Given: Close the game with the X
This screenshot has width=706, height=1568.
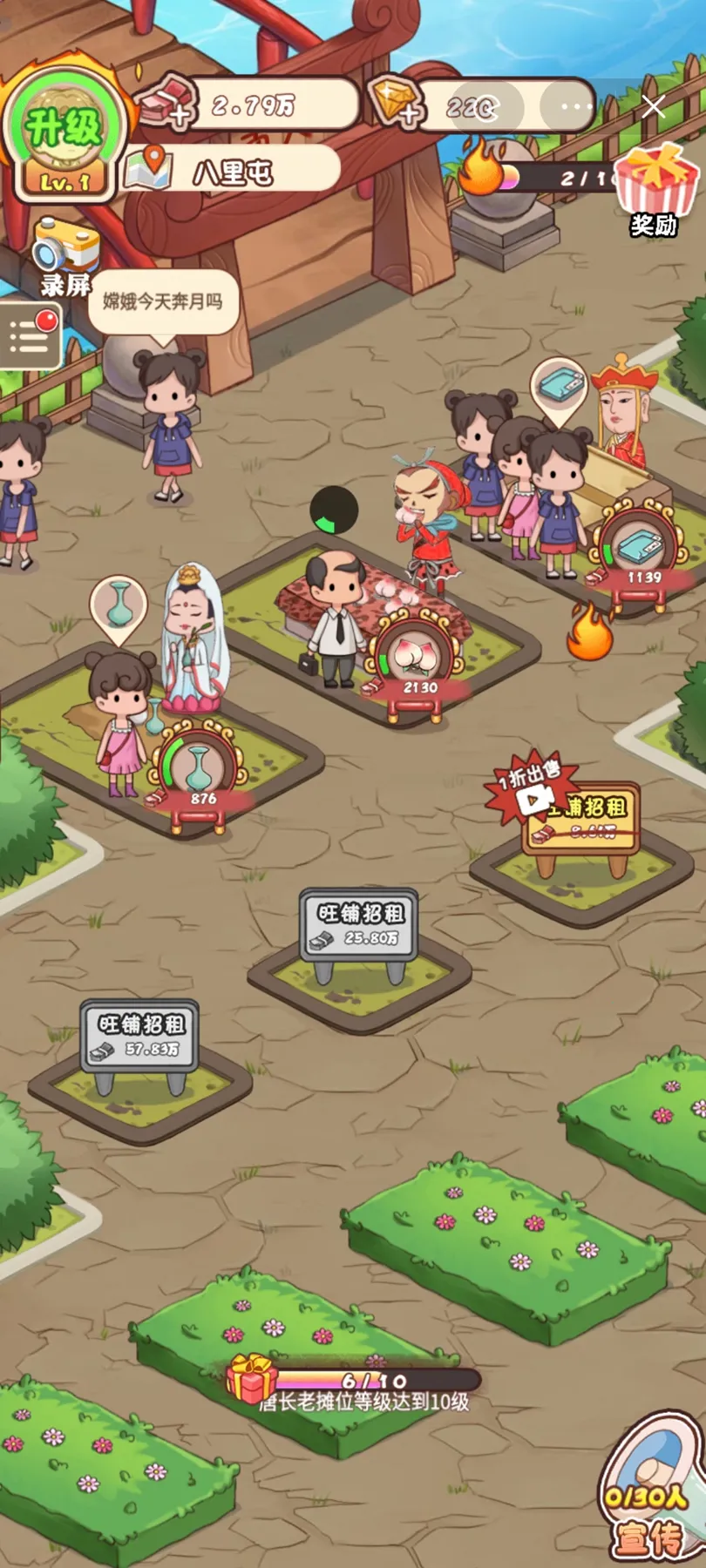Looking at the screenshot, I should click(x=653, y=106).
